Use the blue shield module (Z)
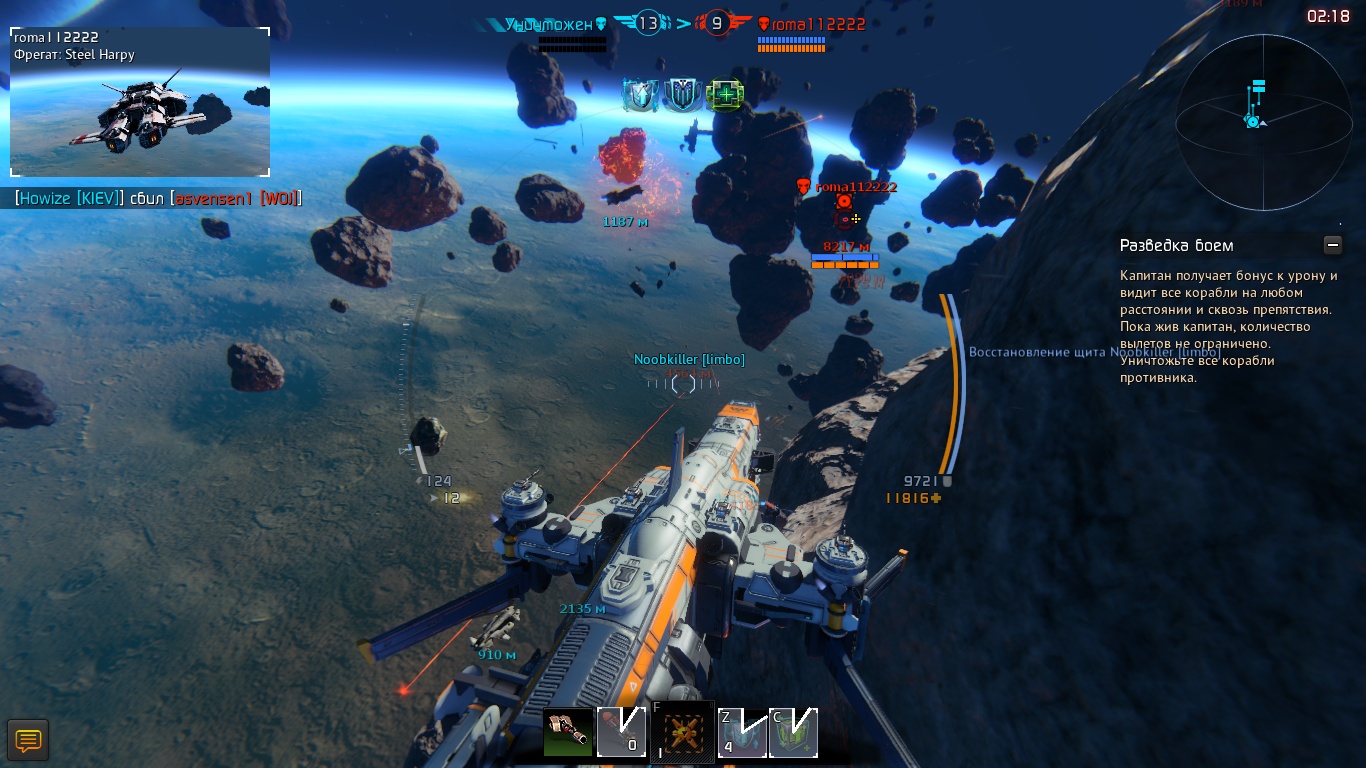The image size is (1366, 768). click(x=742, y=733)
